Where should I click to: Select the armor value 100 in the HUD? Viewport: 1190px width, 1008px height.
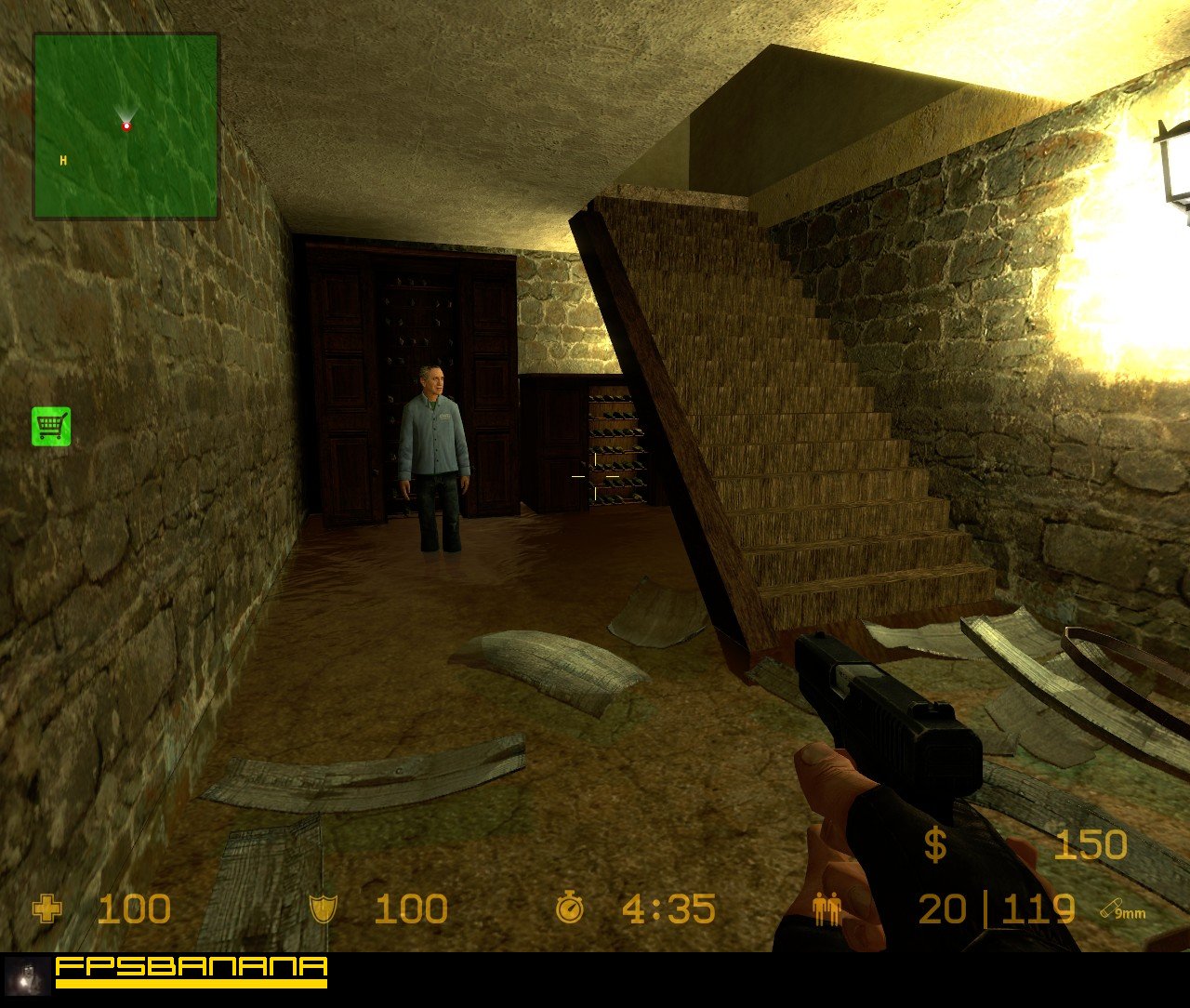pos(409,909)
